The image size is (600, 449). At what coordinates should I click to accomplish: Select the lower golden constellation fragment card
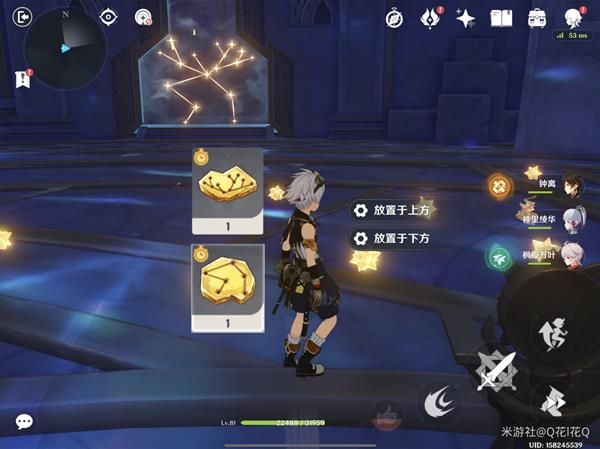(x=227, y=287)
